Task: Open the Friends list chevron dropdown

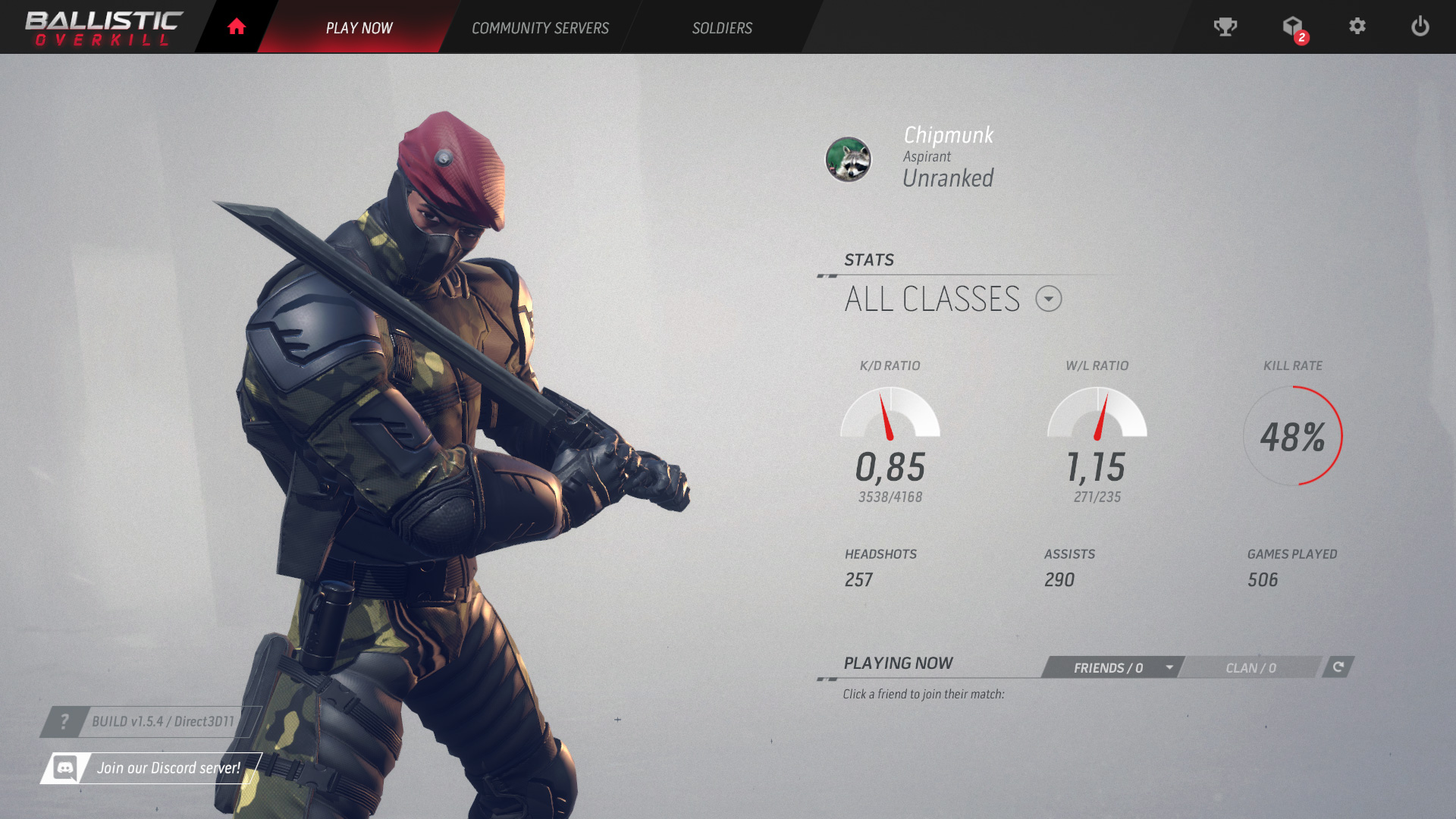Action: (1169, 668)
